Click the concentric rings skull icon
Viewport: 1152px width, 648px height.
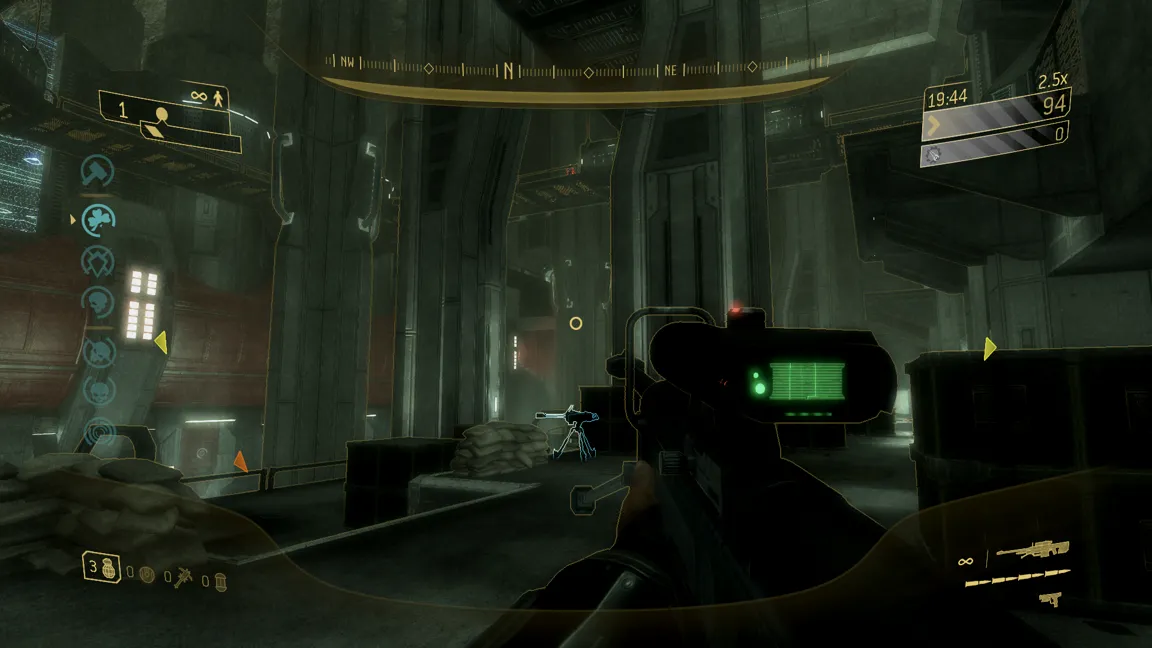coord(98,432)
